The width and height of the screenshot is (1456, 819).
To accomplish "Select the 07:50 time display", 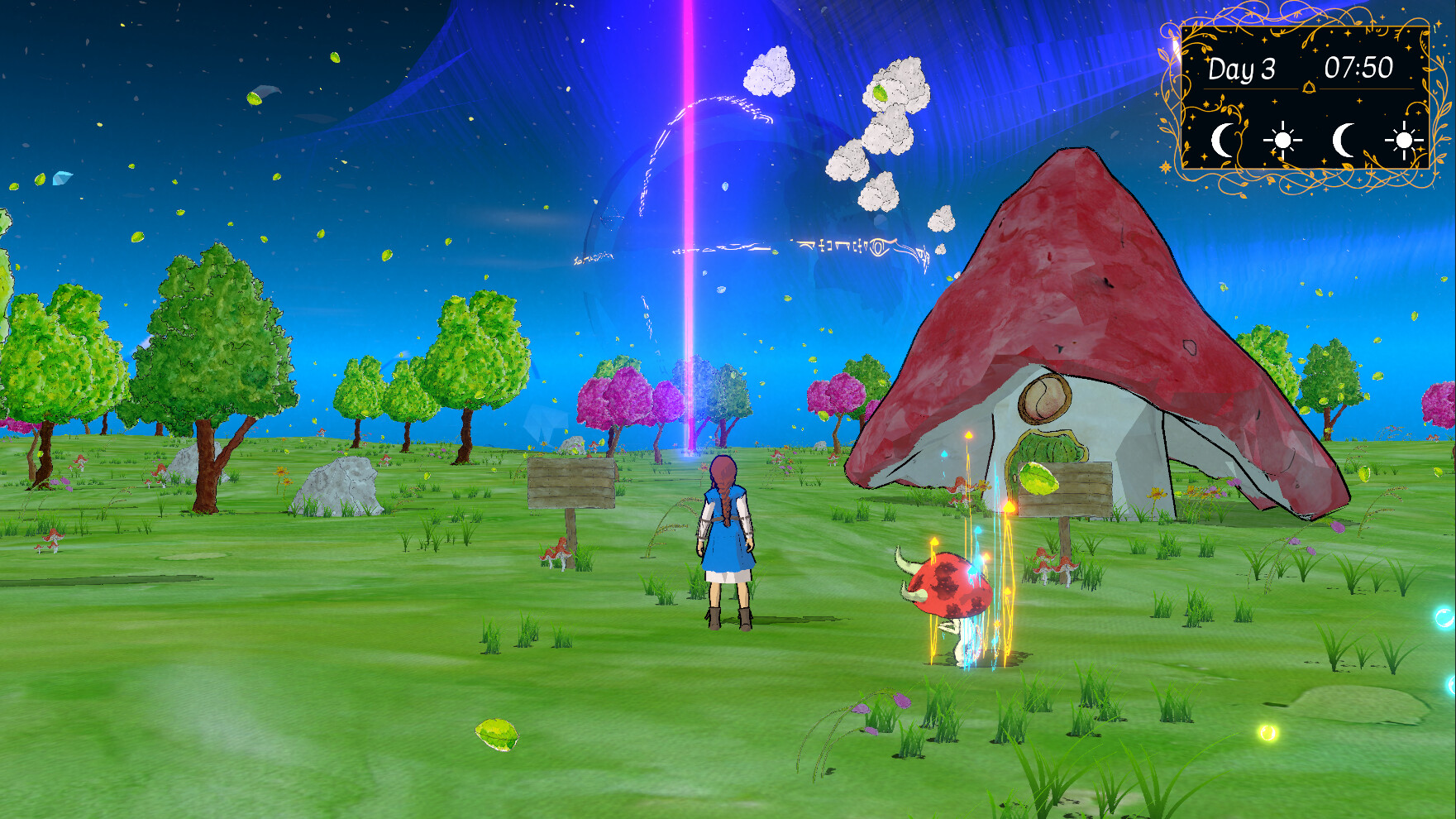I will [x=1358, y=67].
